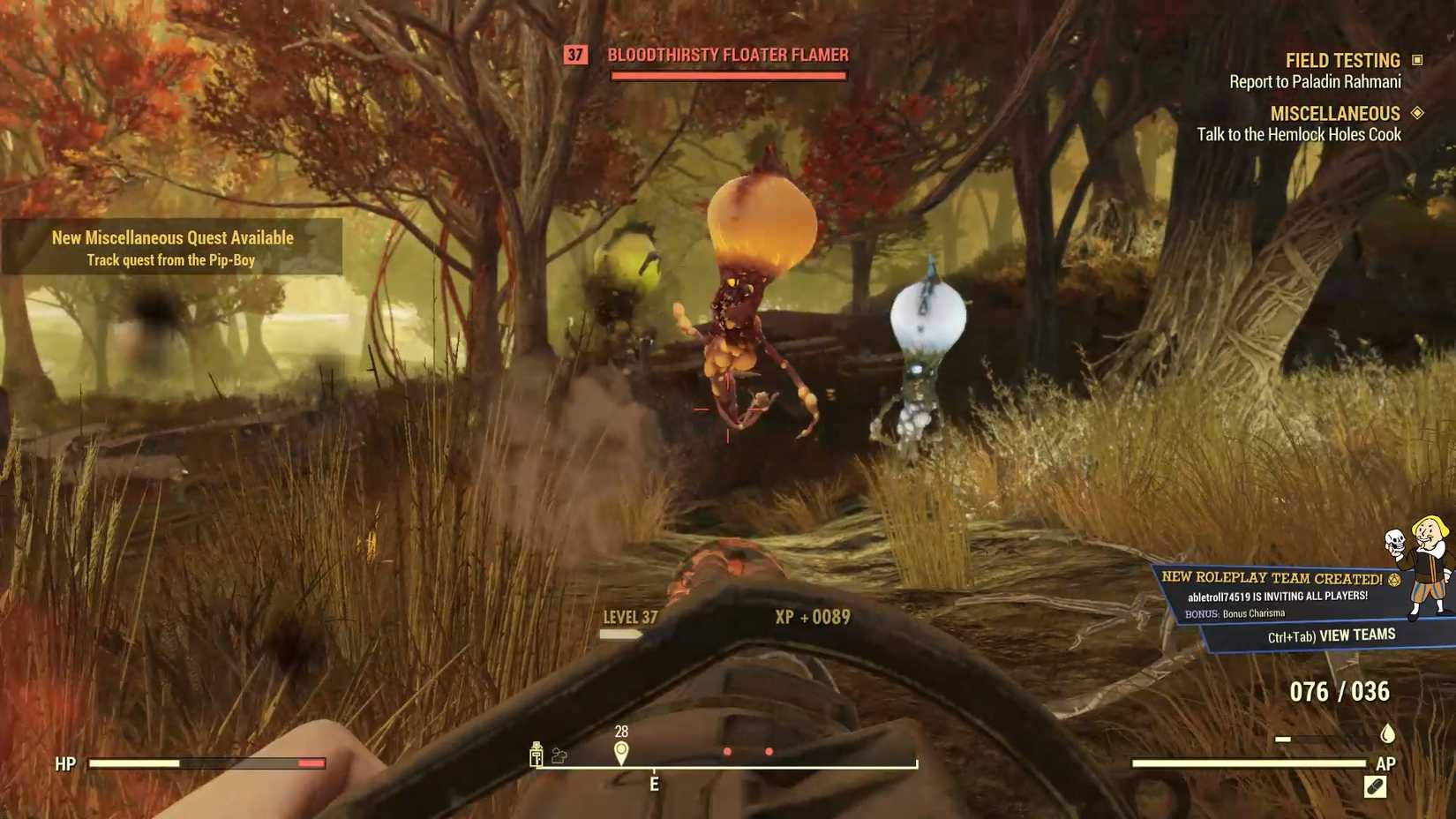Select the enemy health bar icon showing level 37
The width and height of the screenshot is (1456, 819).
click(x=574, y=55)
